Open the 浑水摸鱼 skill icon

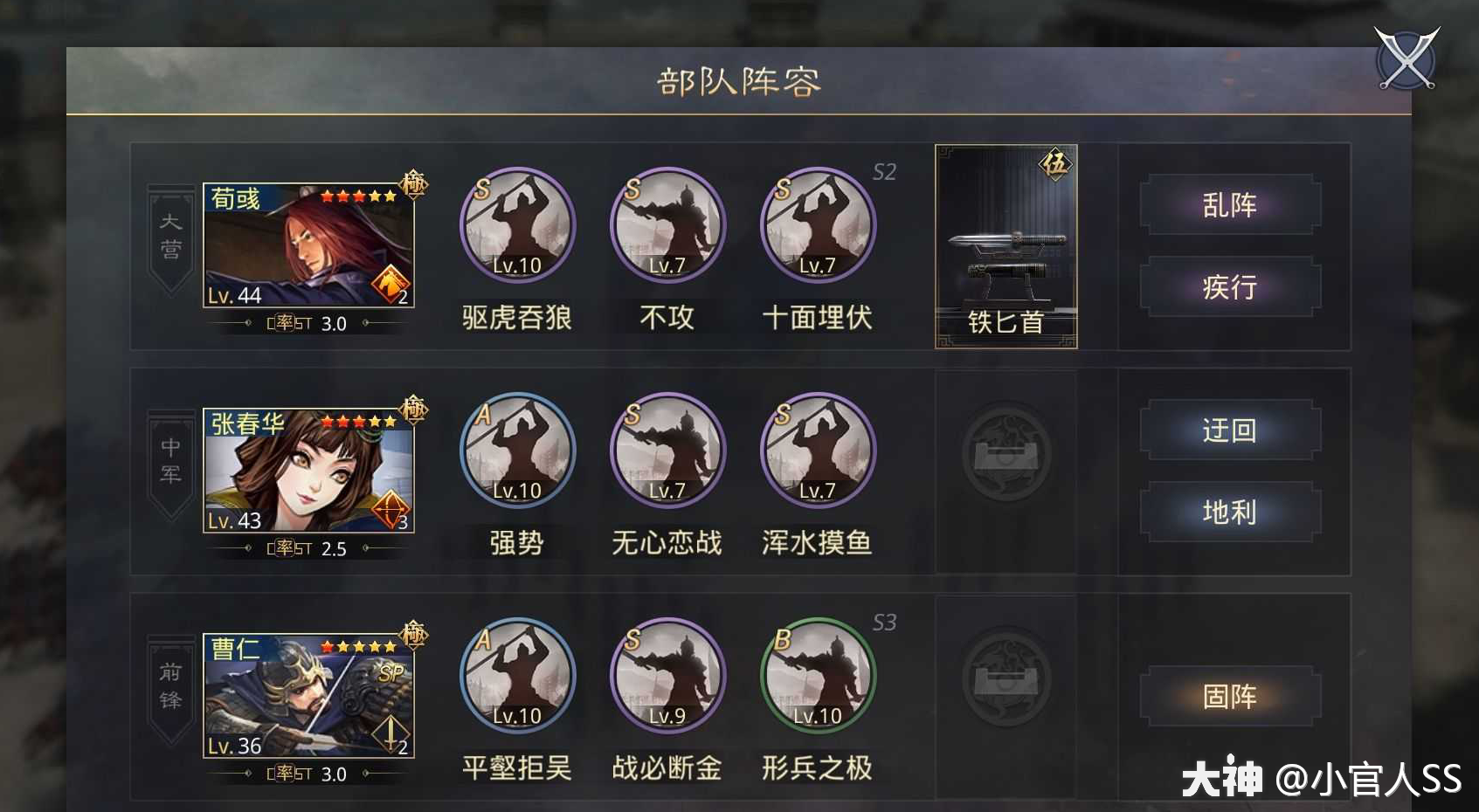pyautogui.click(x=817, y=451)
